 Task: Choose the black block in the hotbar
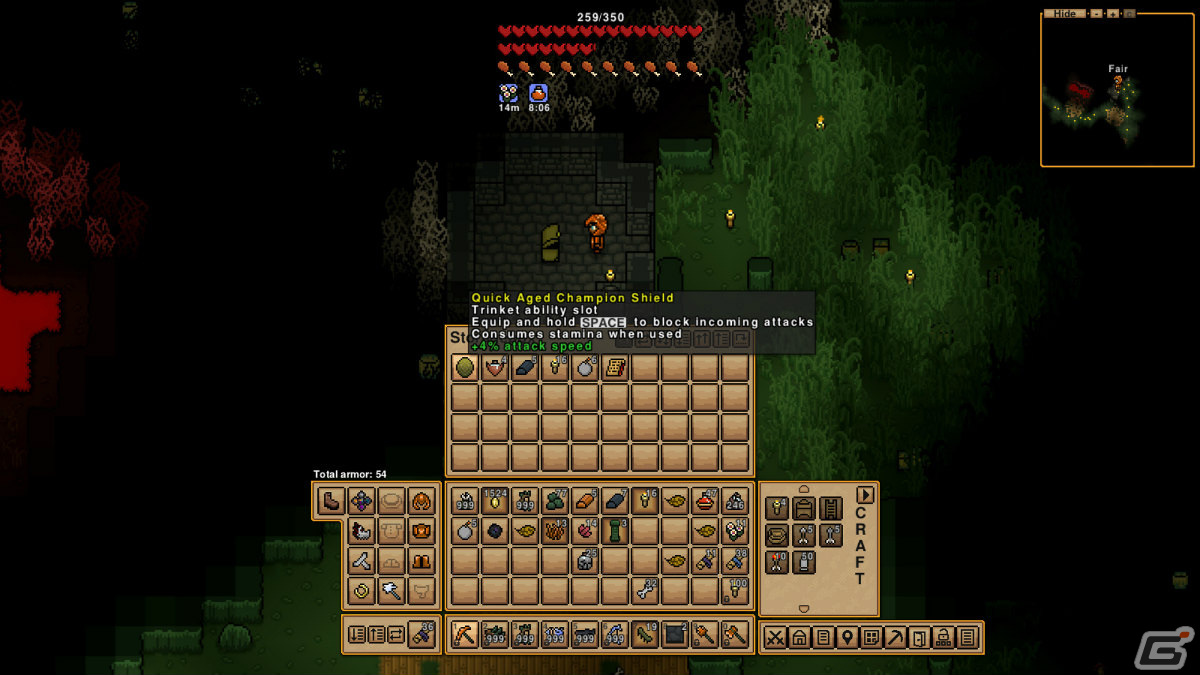(x=675, y=635)
